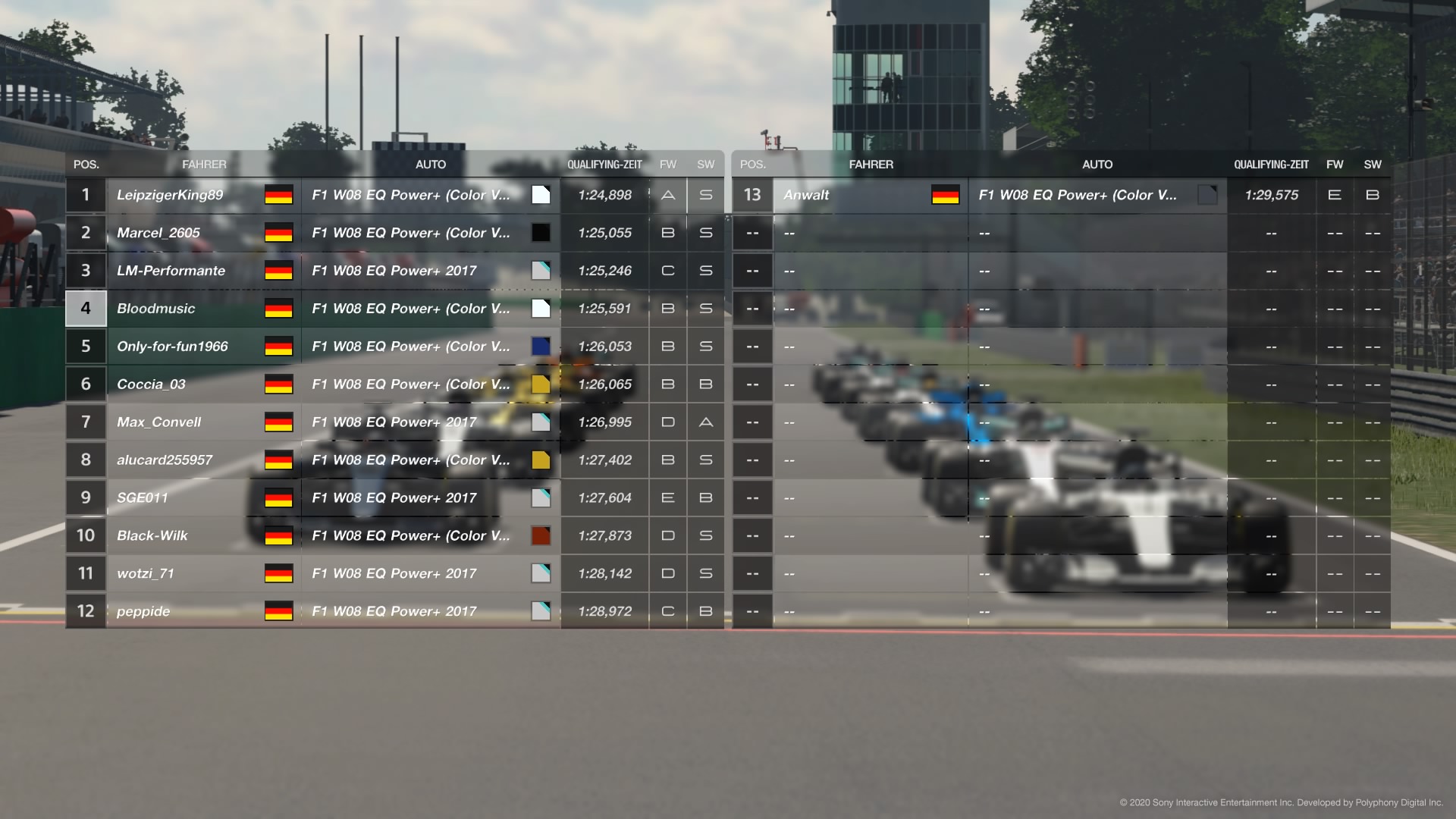The image size is (1456, 819).
Task: Click the German flag on Anwalt's row
Action: tap(946, 195)
